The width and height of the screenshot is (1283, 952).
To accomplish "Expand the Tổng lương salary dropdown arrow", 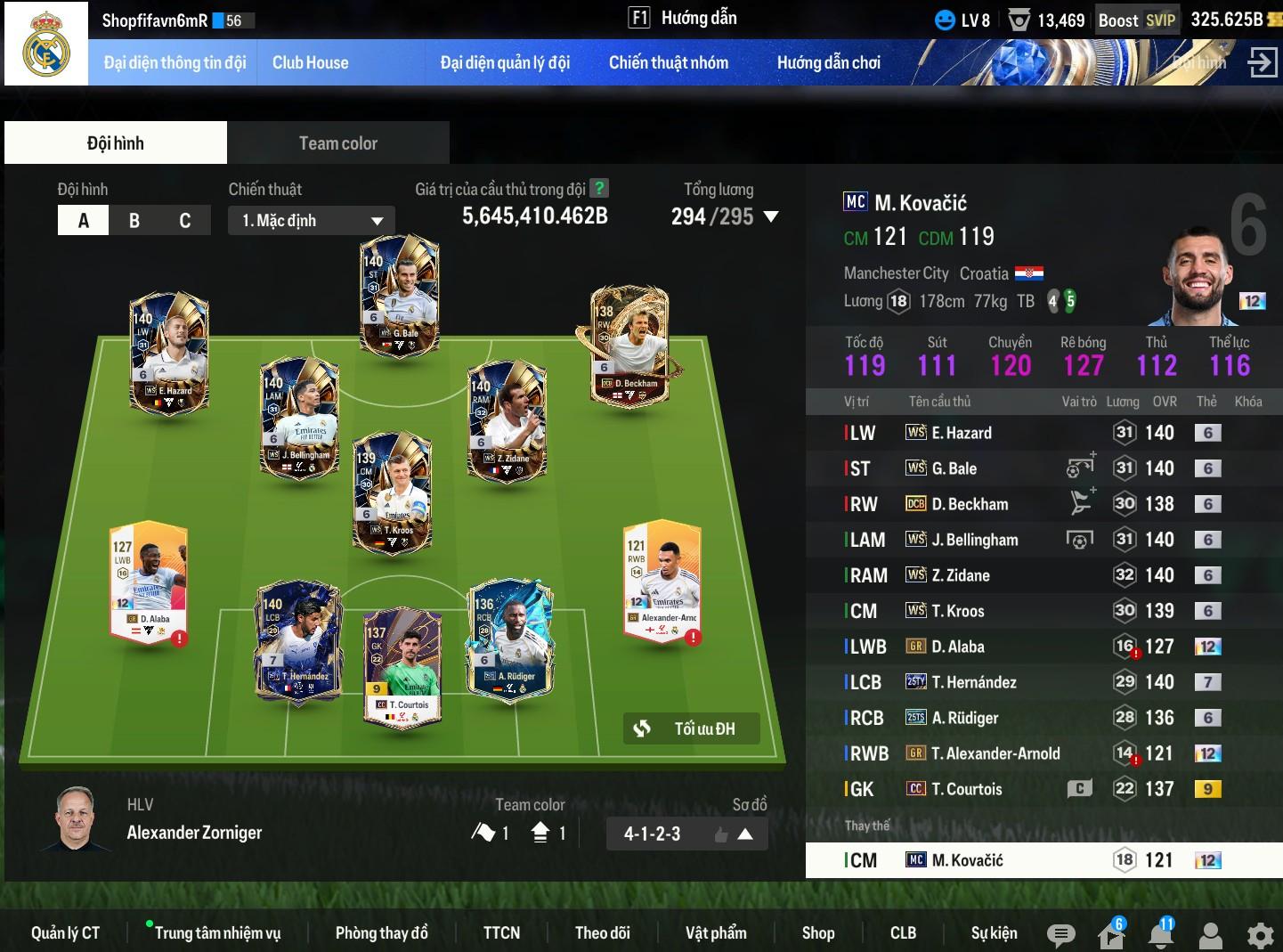I will coord(771,216).
